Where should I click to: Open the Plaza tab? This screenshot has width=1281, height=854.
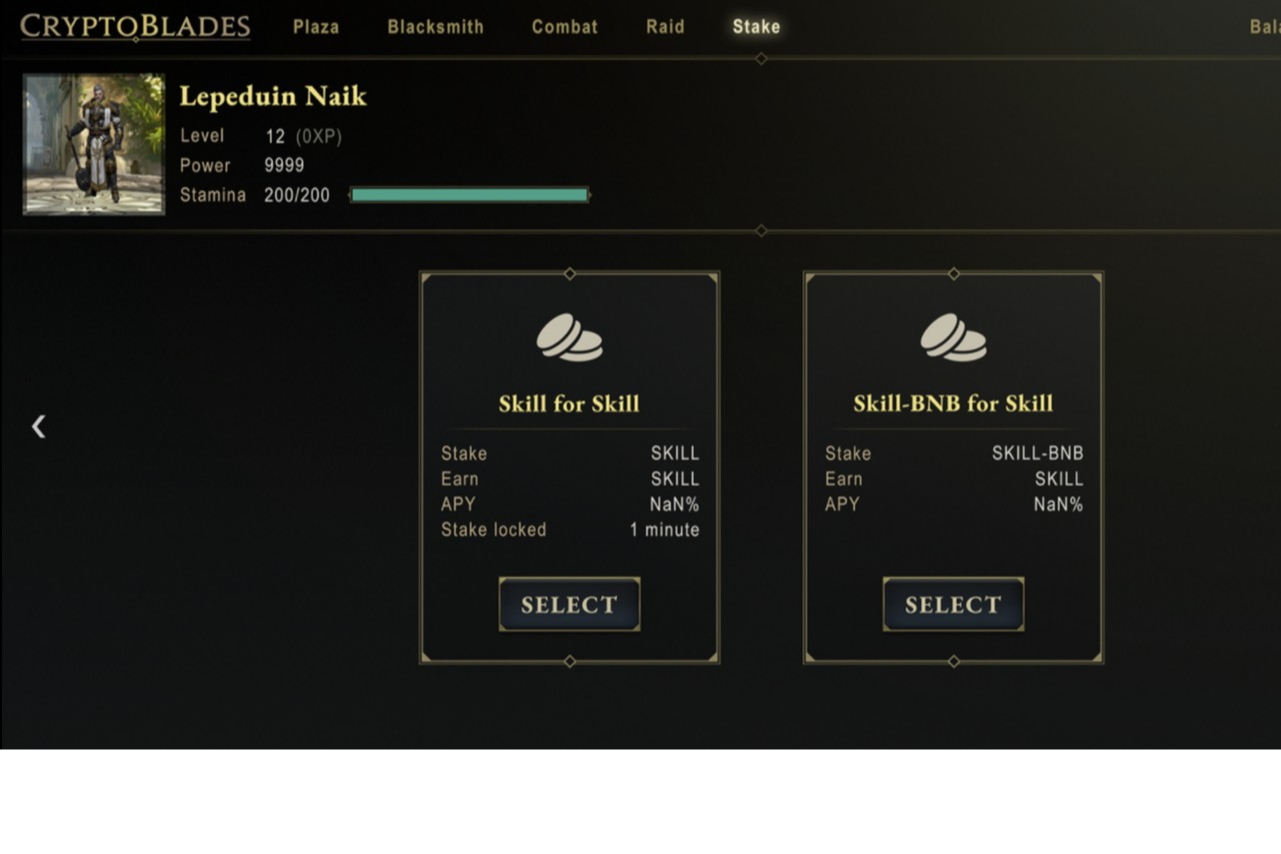coord(316,27)
